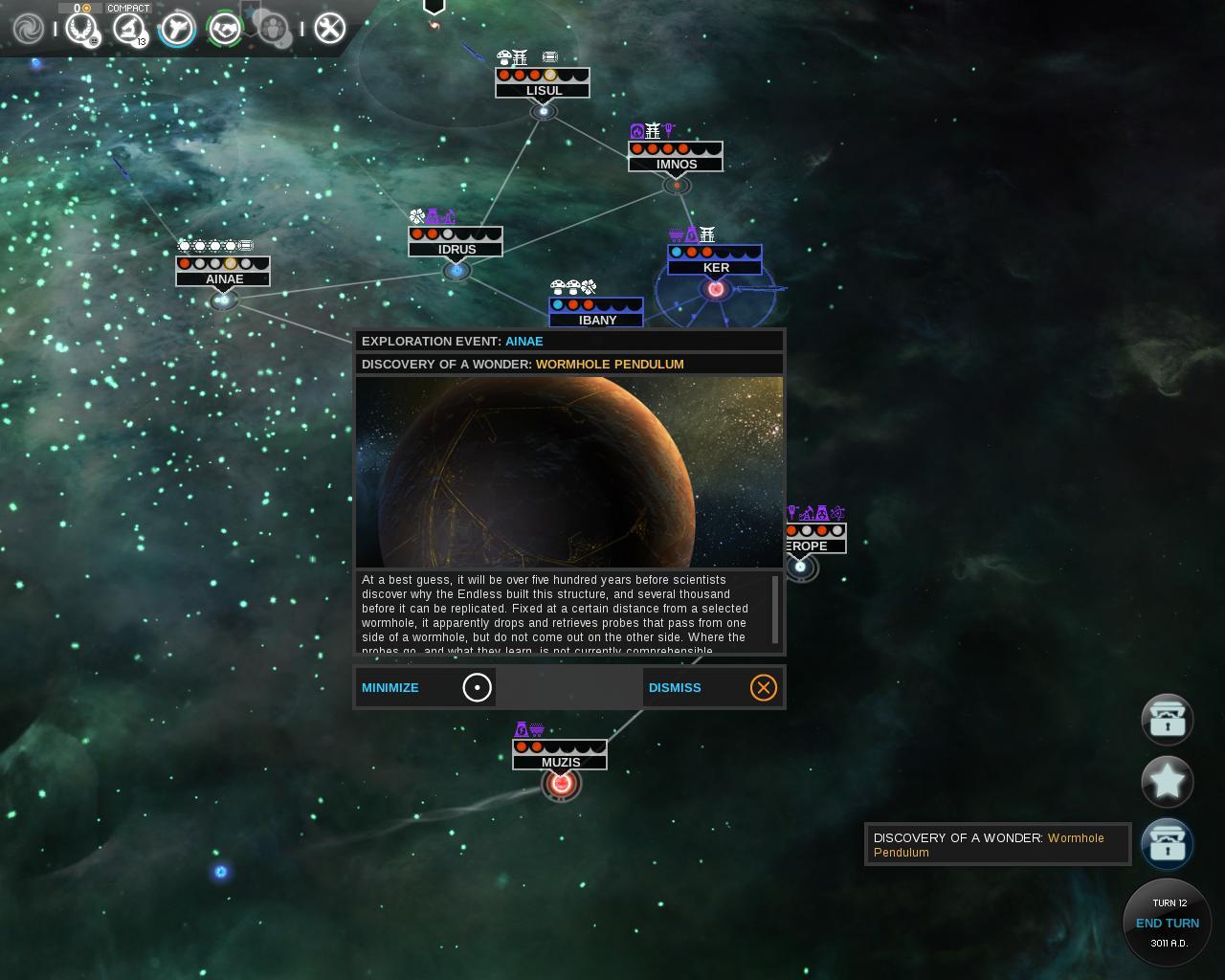The width and height of the screenshot is (1225, 980).
Task: Open the MUZIS star system label
Action: [561, 763]
